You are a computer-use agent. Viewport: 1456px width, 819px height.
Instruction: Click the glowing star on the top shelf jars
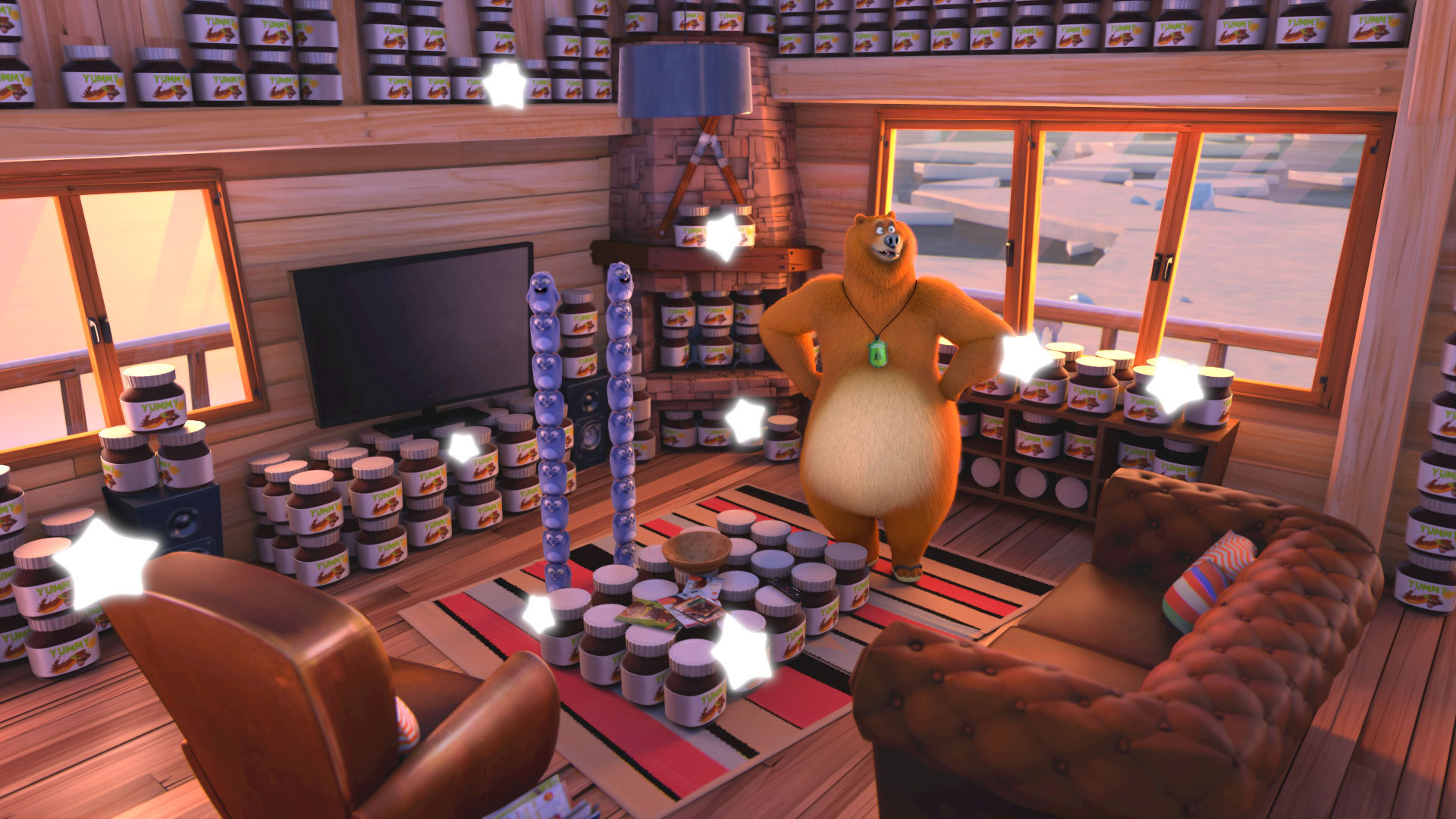(x=504, y=84)
